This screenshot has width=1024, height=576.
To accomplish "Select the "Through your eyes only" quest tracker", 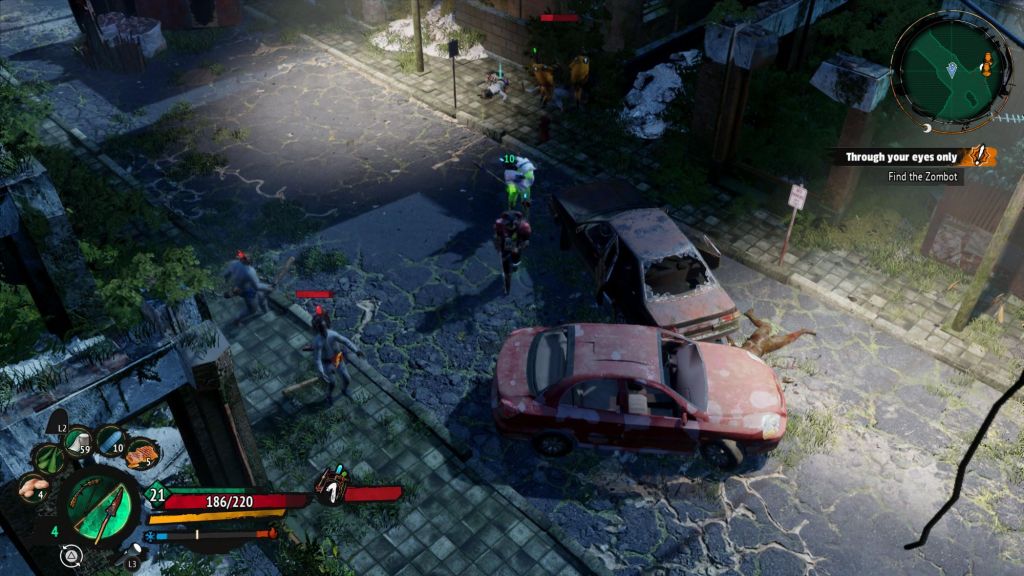I will click(x=901, y=157).
